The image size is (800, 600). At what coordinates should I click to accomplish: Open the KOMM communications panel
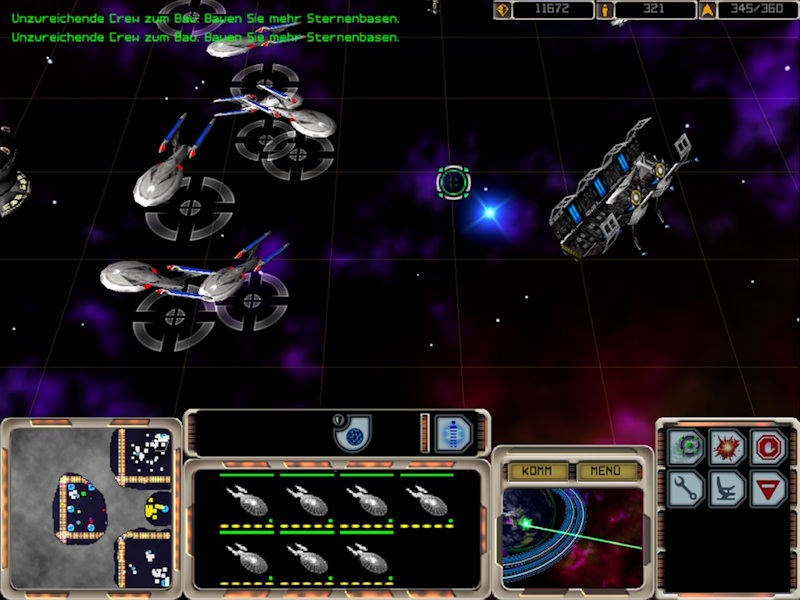click(538, 470)
